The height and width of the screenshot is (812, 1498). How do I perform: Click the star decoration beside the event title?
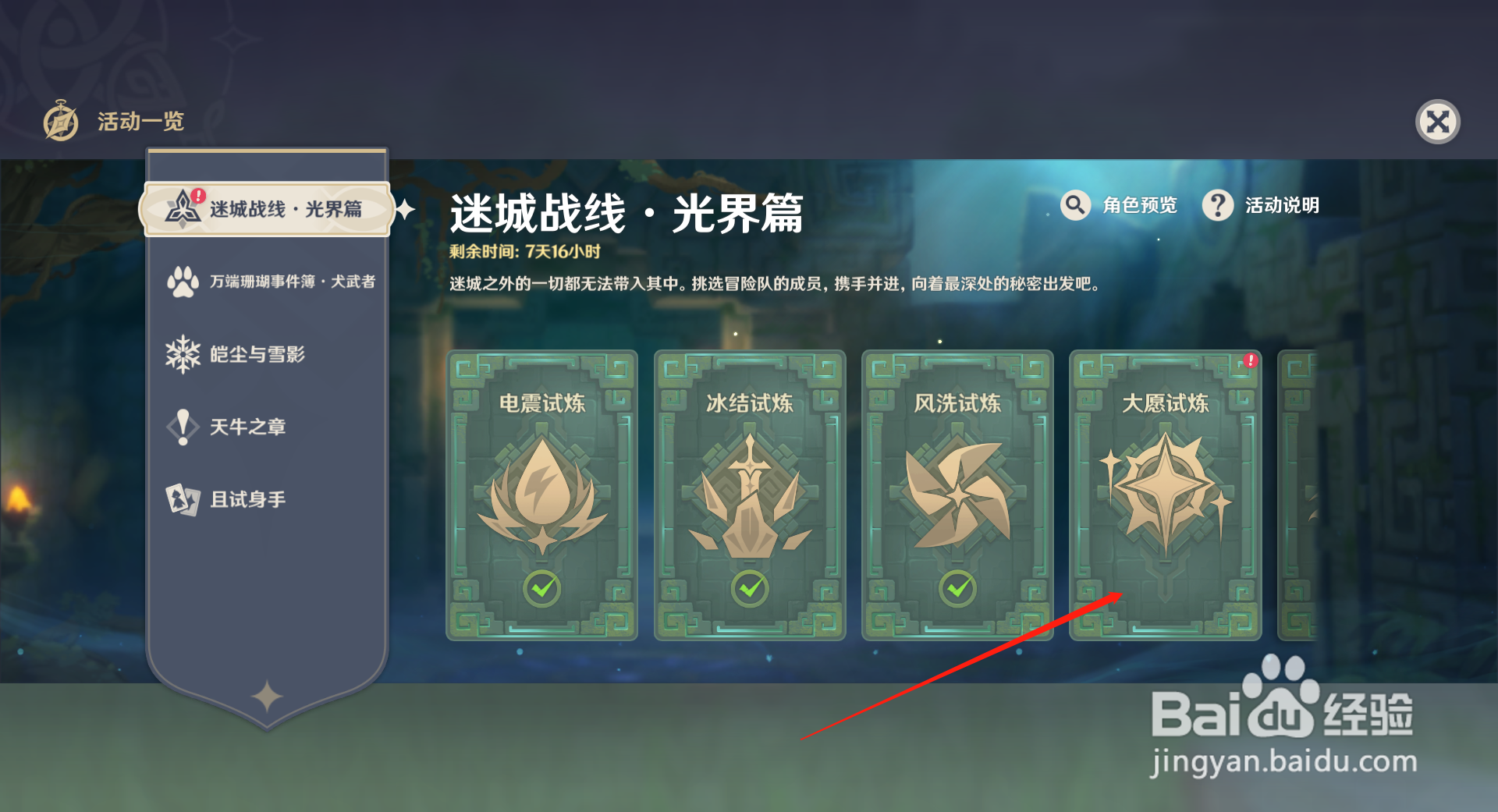pyautogui.click(x=405, y=211)
